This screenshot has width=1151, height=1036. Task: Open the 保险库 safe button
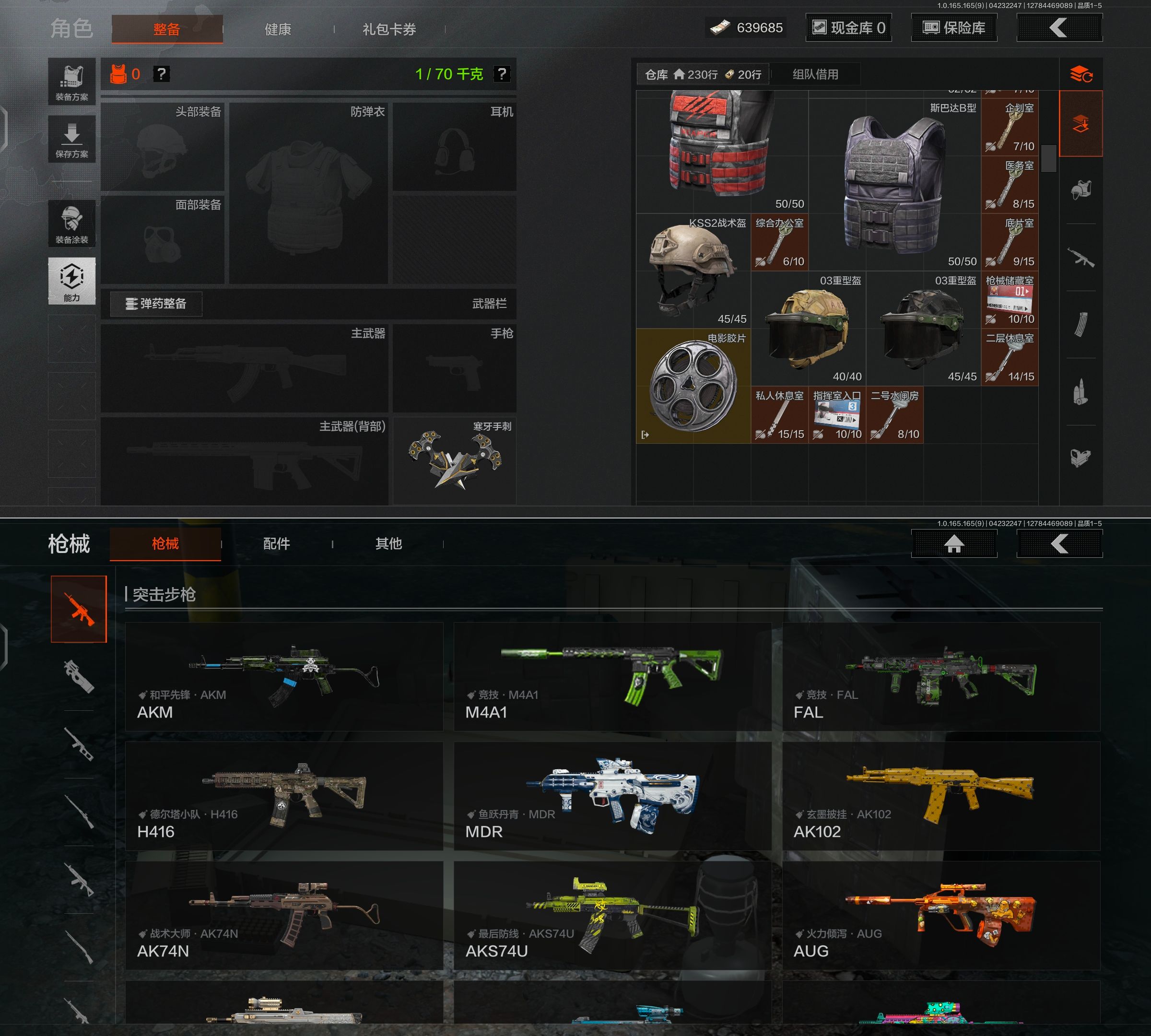954,28
